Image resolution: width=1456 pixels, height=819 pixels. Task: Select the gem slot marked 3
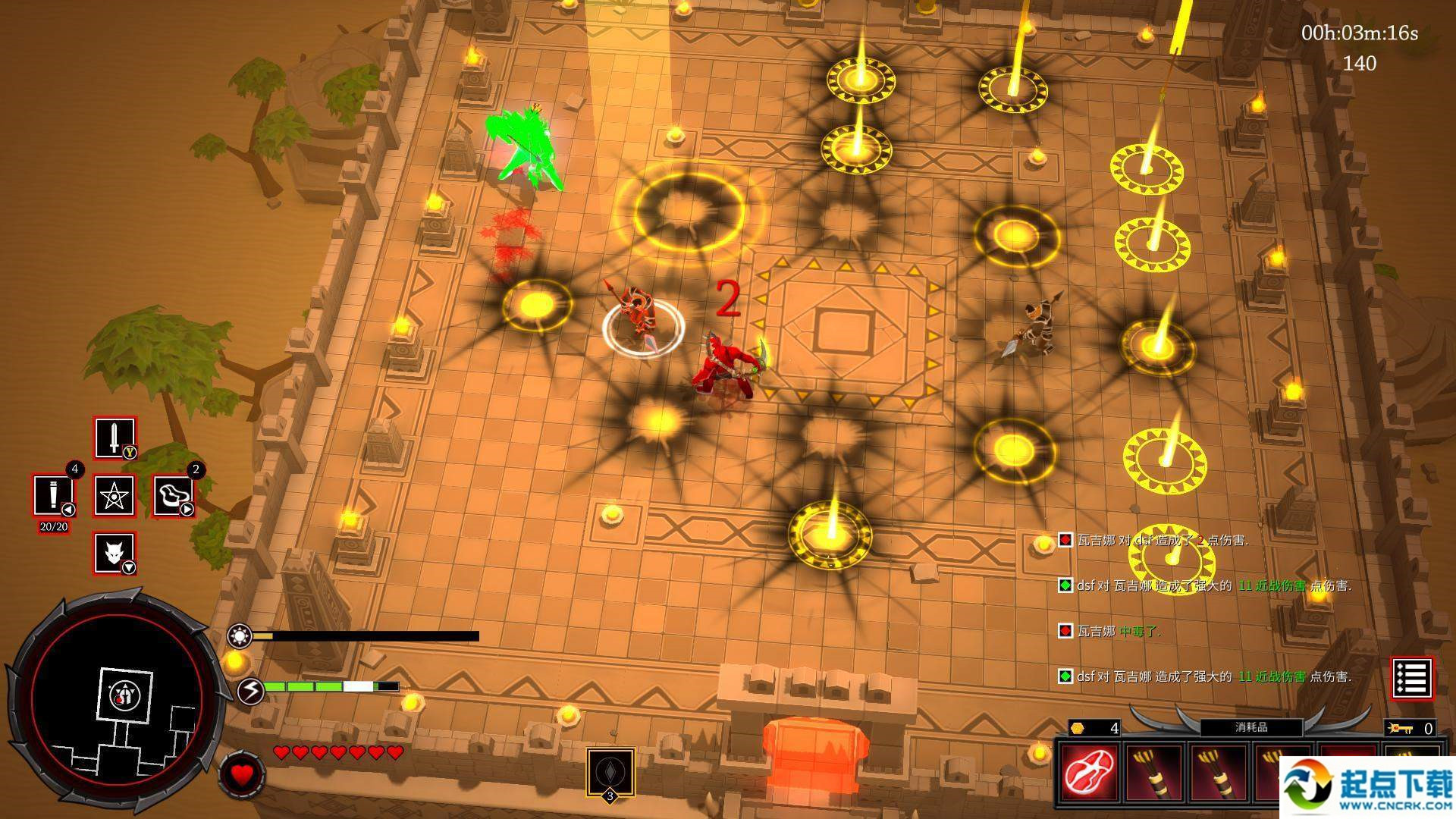click(610, 773)
